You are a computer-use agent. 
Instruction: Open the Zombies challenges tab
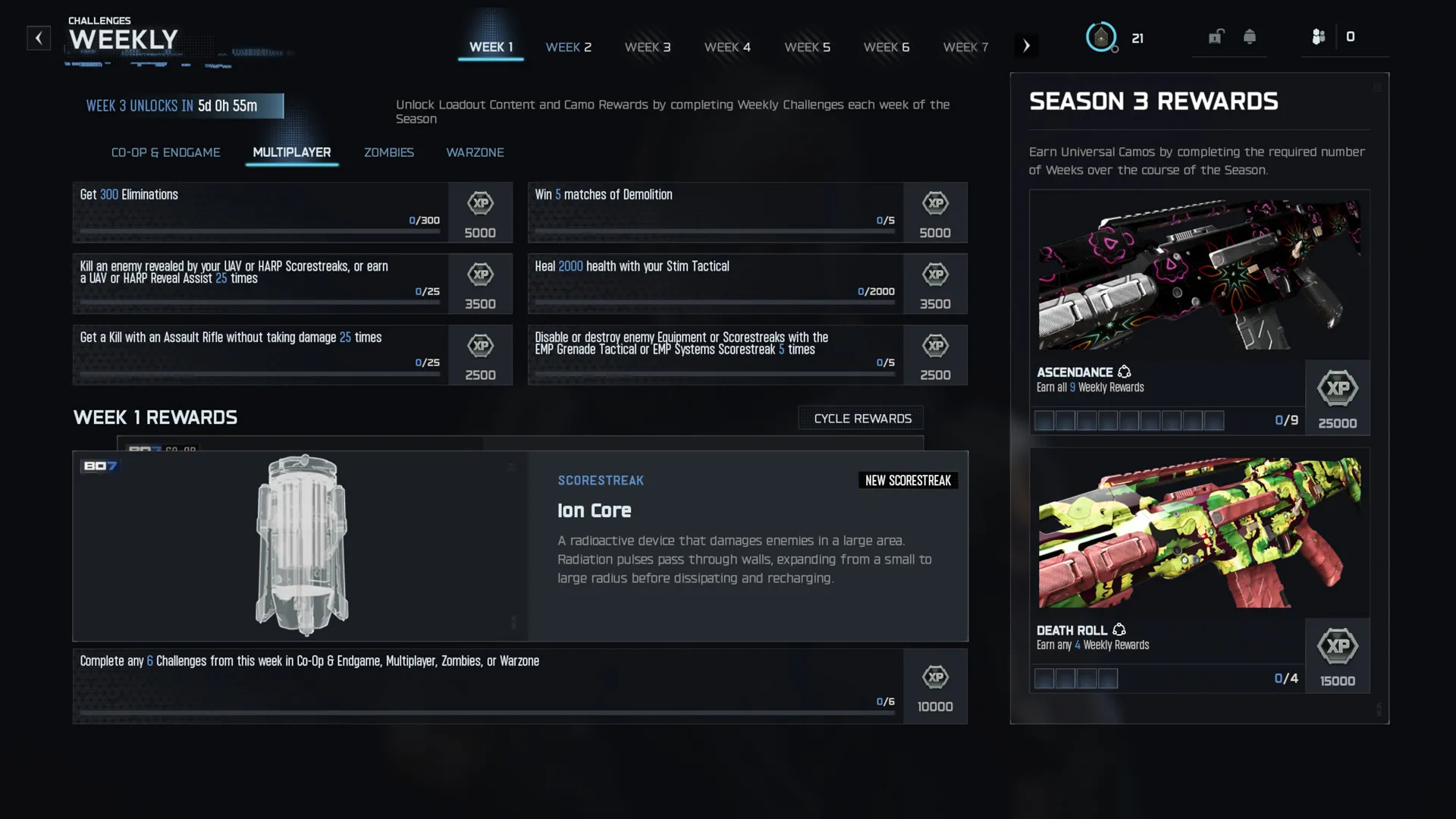[388, 152]
